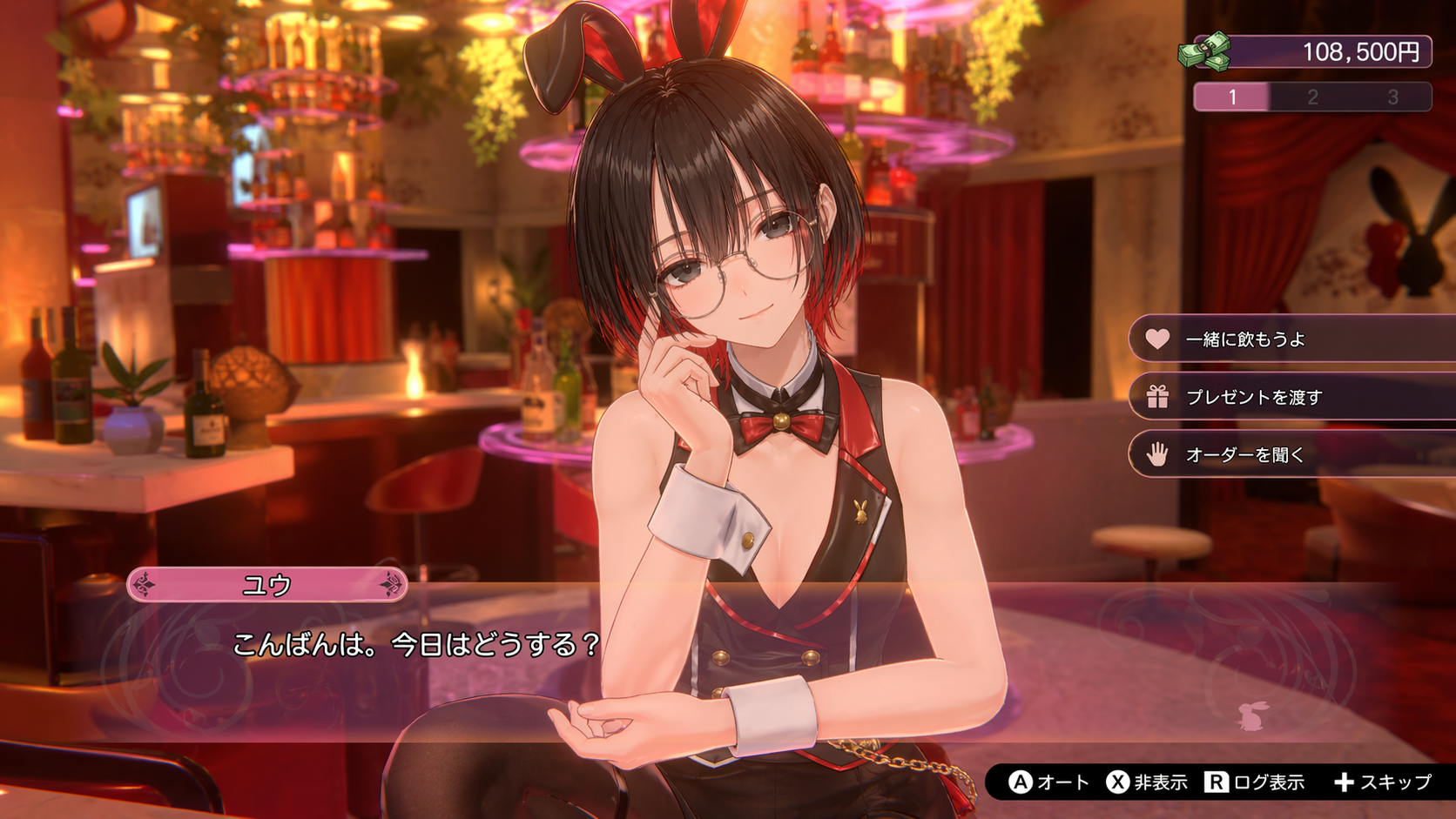Hide the dialogue window with 非表示

pos(1147,782)
